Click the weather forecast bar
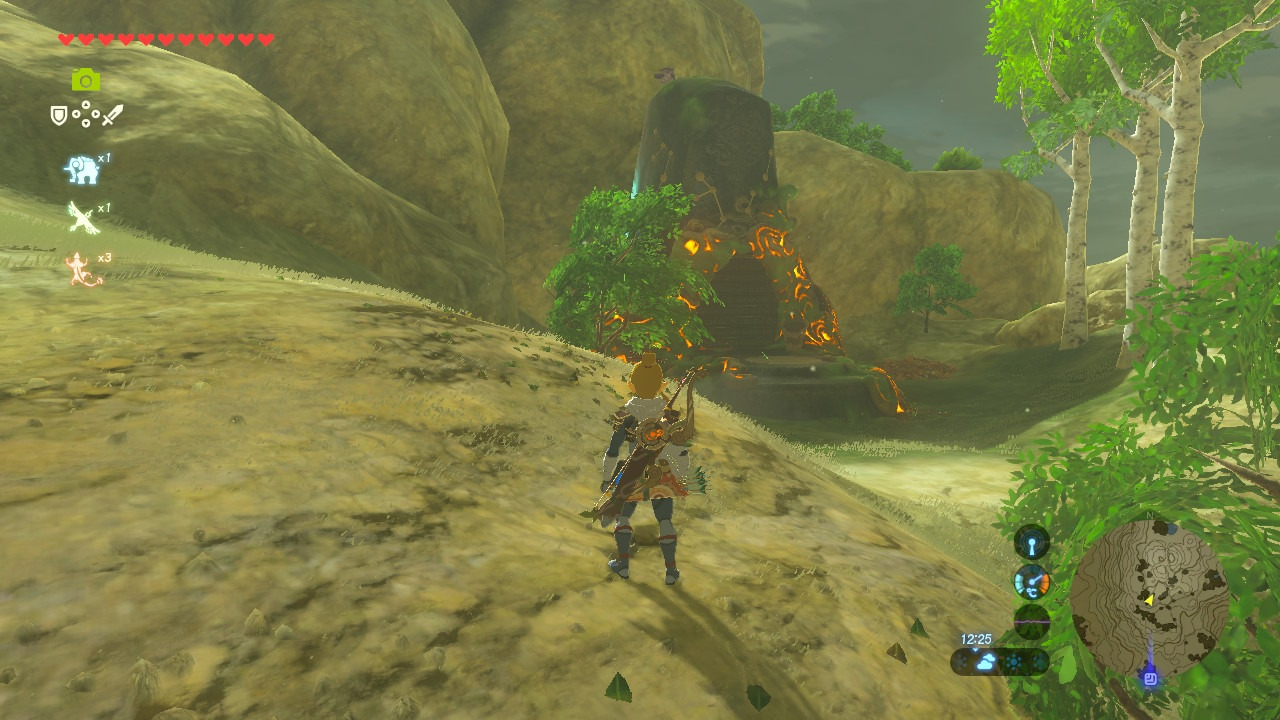Viewport: 1280px width, 720px height. click(x=1000, y=661)
